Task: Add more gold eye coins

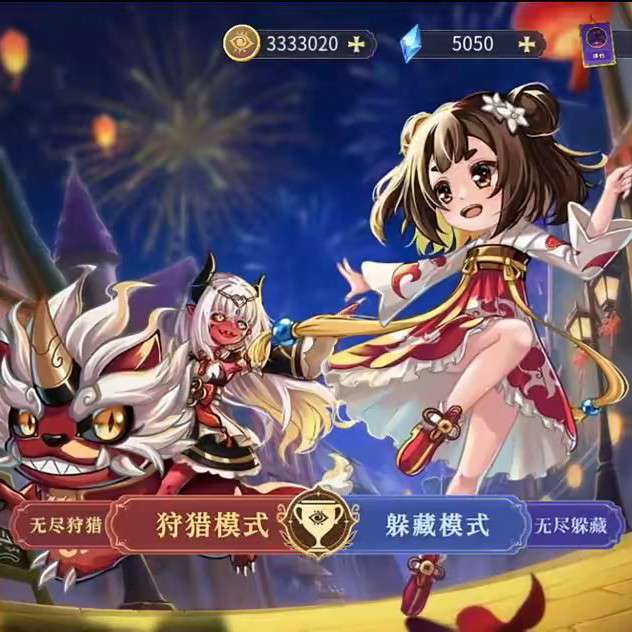Action: pos(356,44)
